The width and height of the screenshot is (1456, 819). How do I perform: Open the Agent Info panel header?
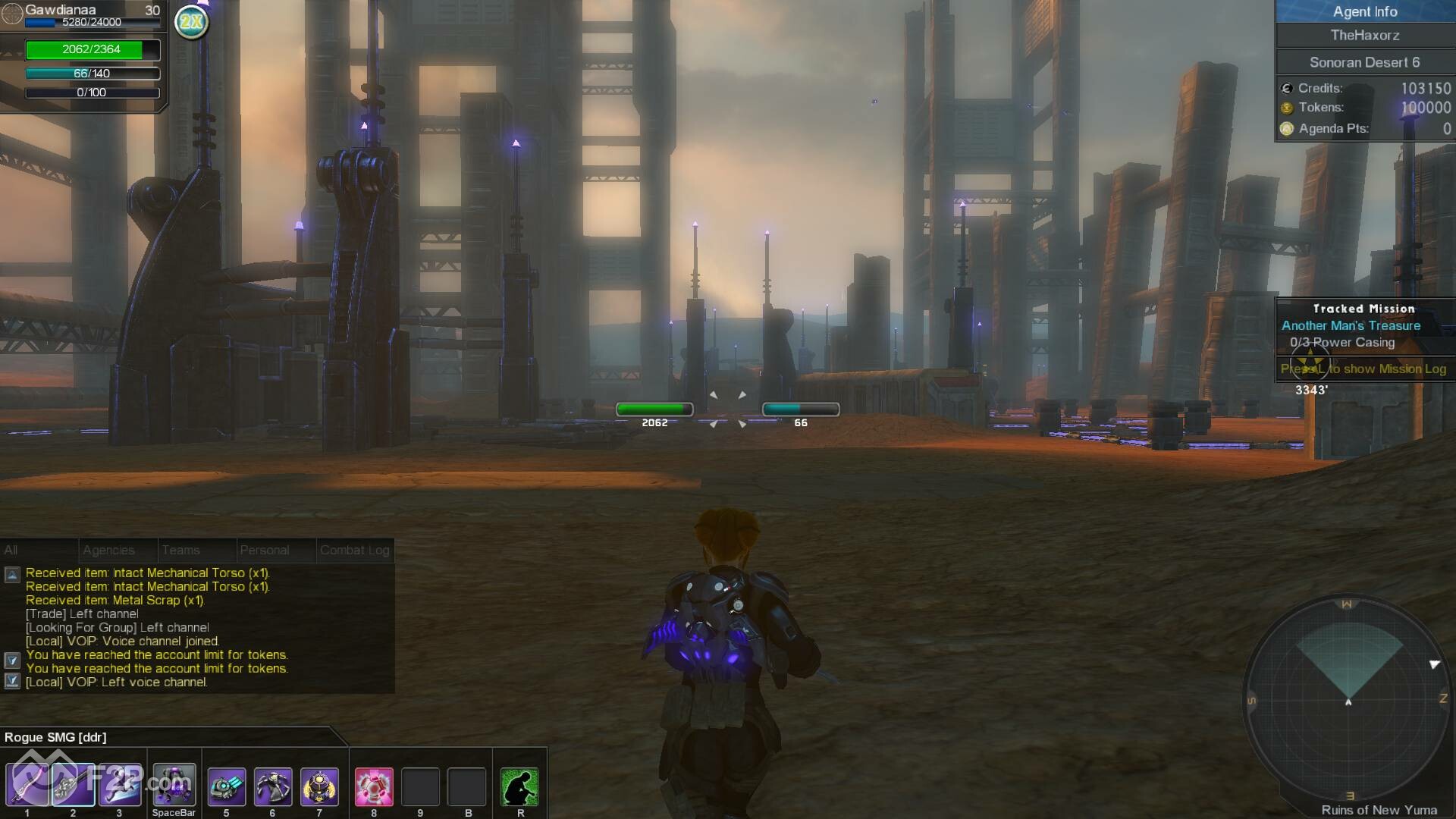pos(1364,11)
